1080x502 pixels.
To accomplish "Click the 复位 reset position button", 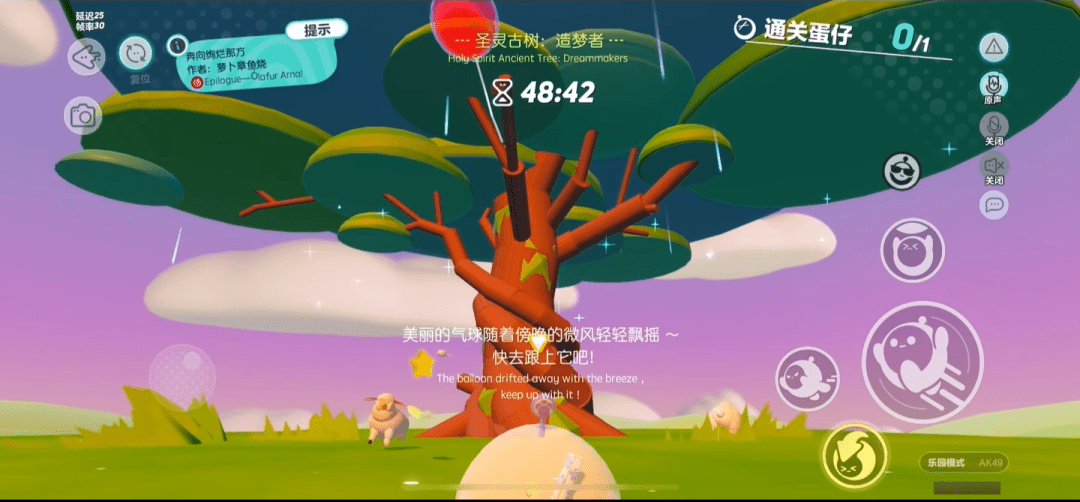I will (136, 53).
